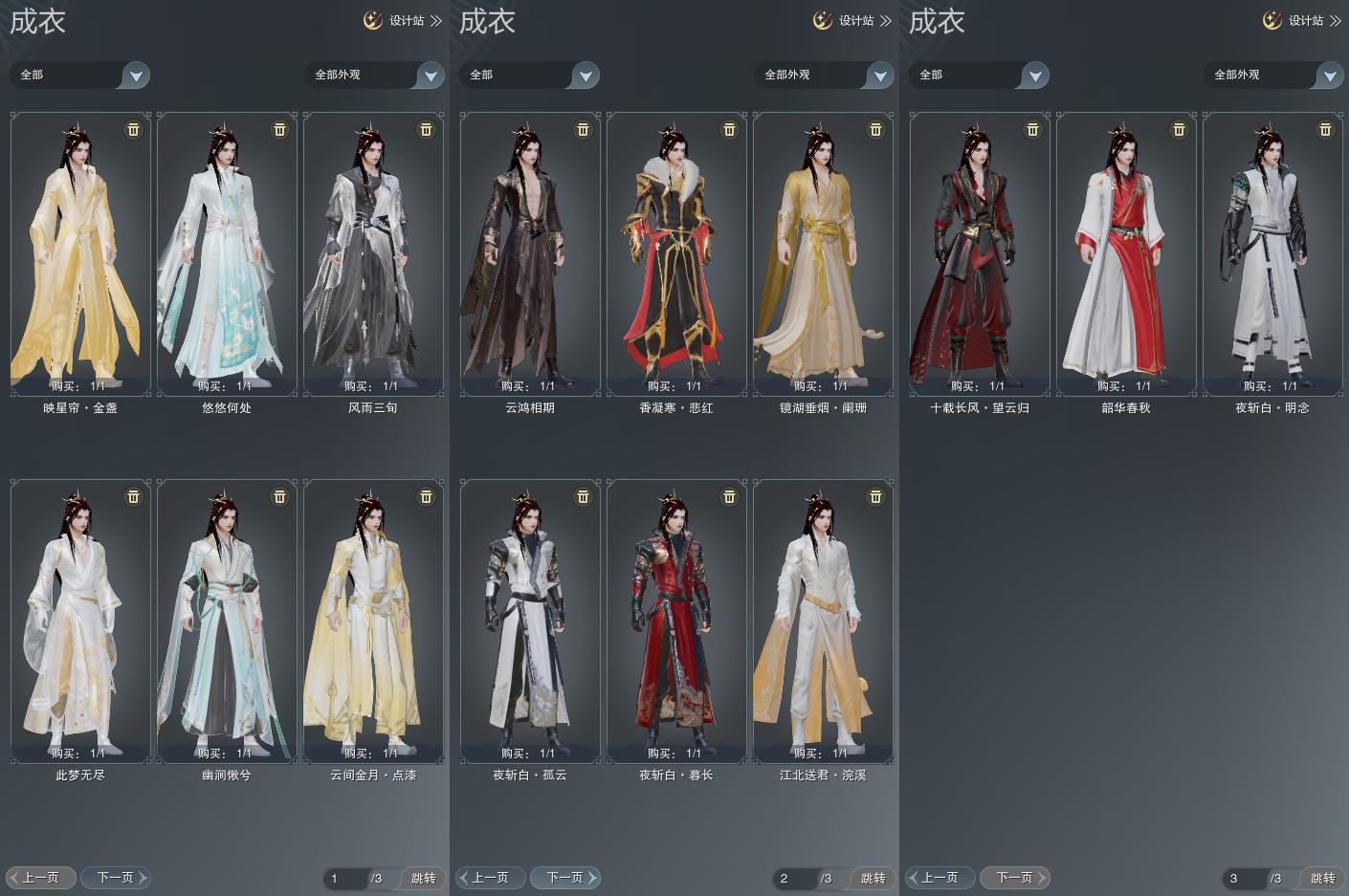Pick the 风雨三旬 grey outfit
Viewport: 1349px width, 896px height.
tap(373, 253)
